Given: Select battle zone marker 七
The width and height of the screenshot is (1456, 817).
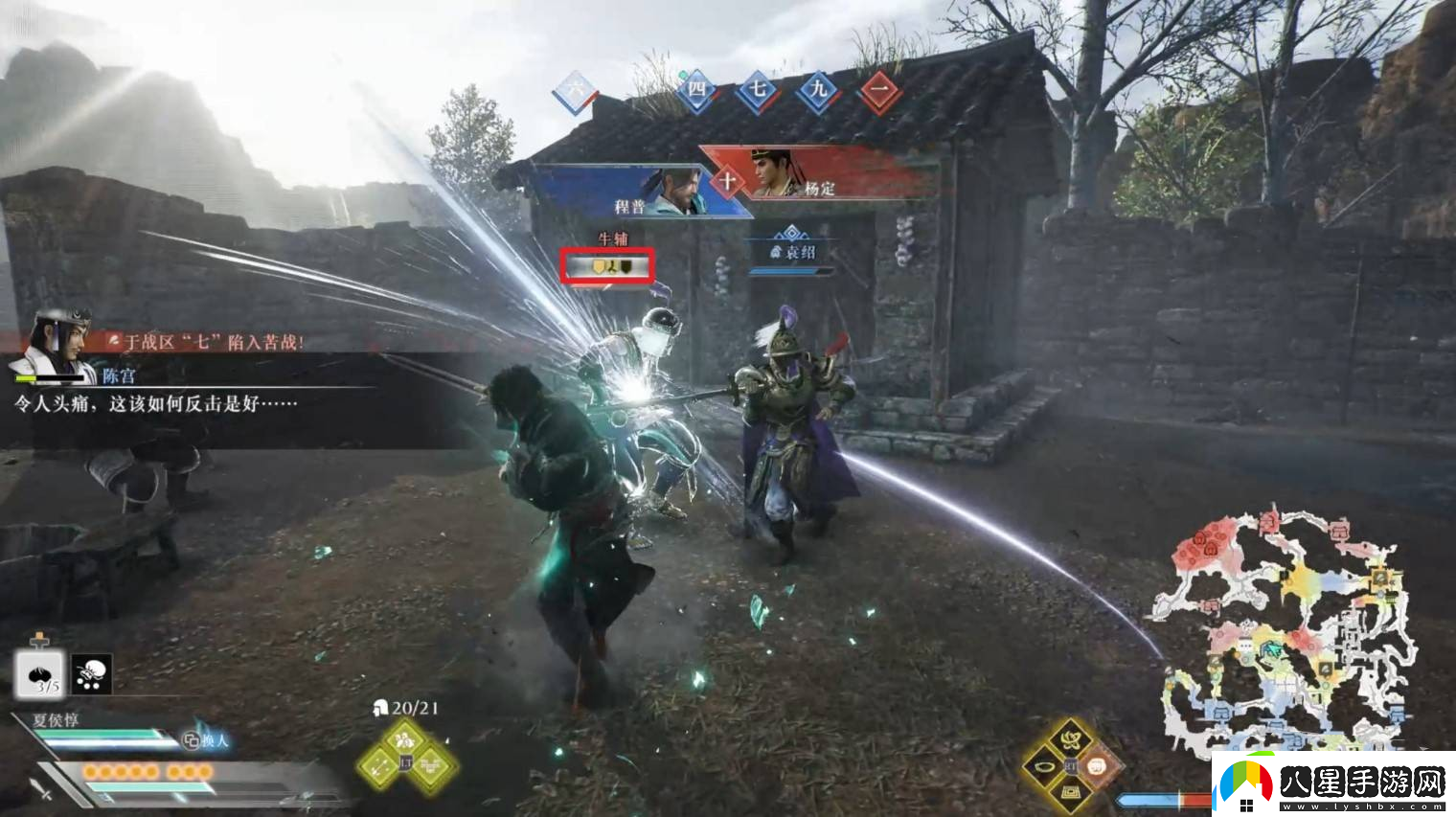Looking at the screenshot, I should pyautogui.click(x=758, y=91).
